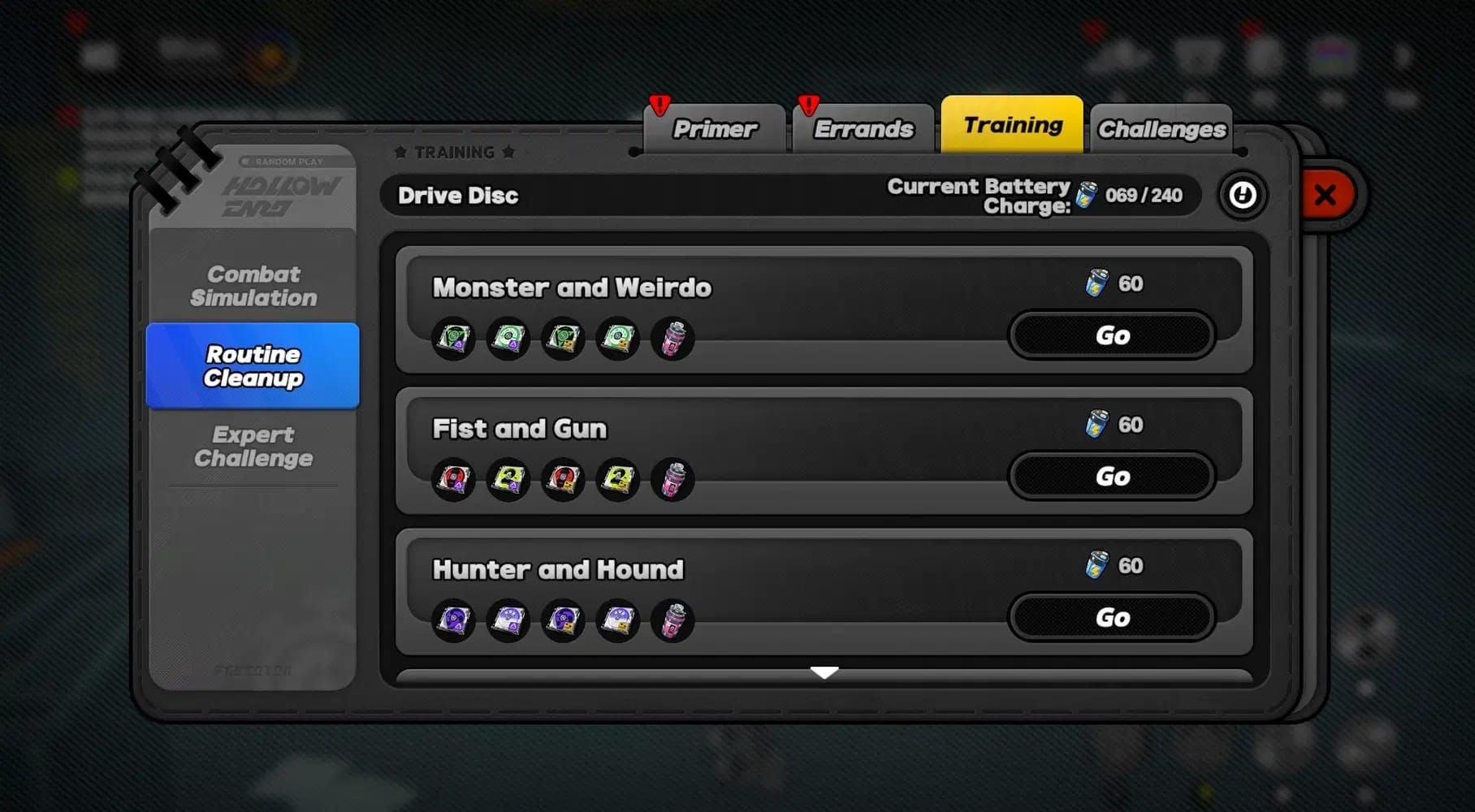Click Go for Monster and Weirdo

(x=1111, y=335)
